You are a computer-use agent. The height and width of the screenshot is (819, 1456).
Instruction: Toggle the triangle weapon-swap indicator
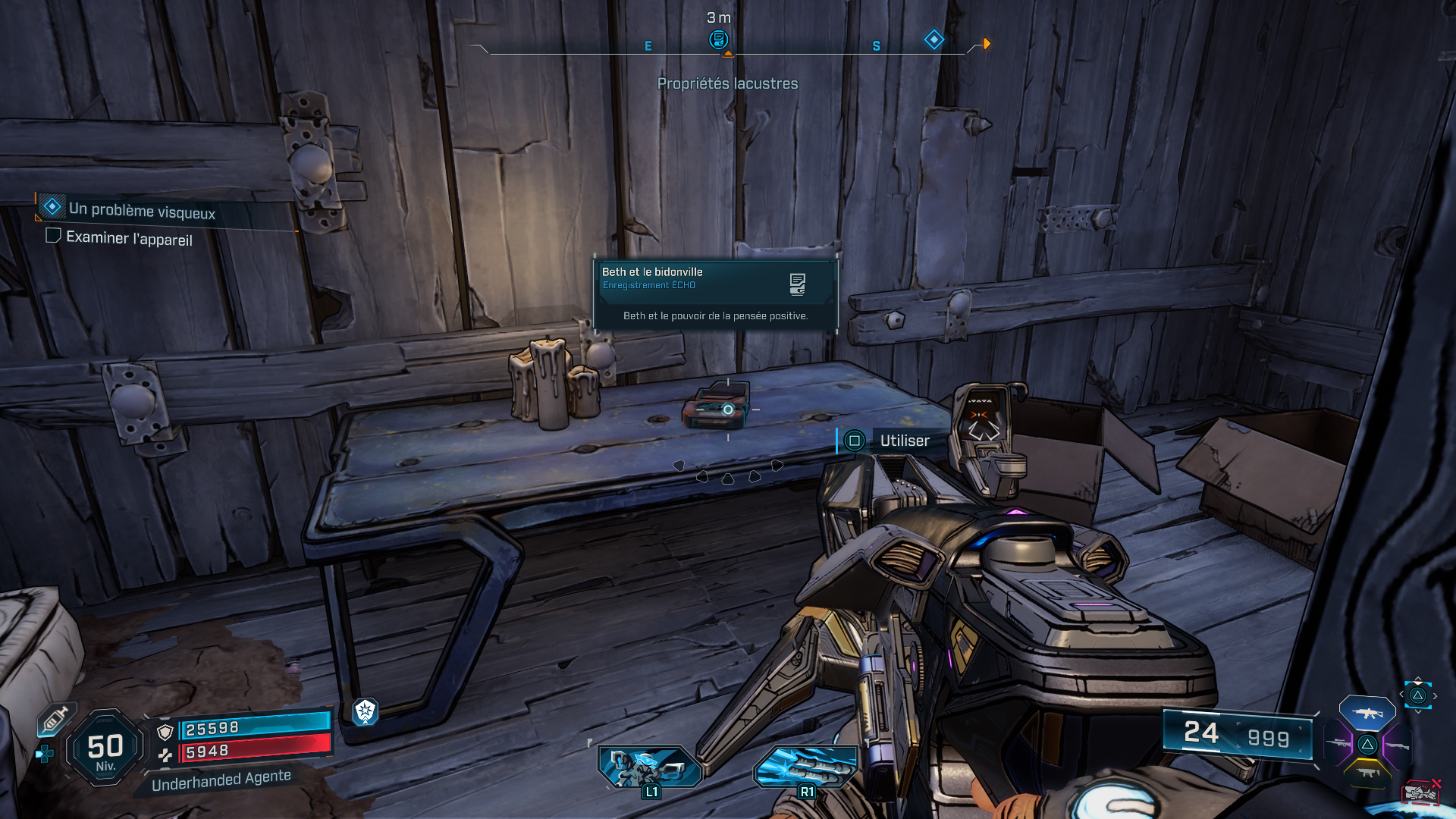coord(1417,694)
